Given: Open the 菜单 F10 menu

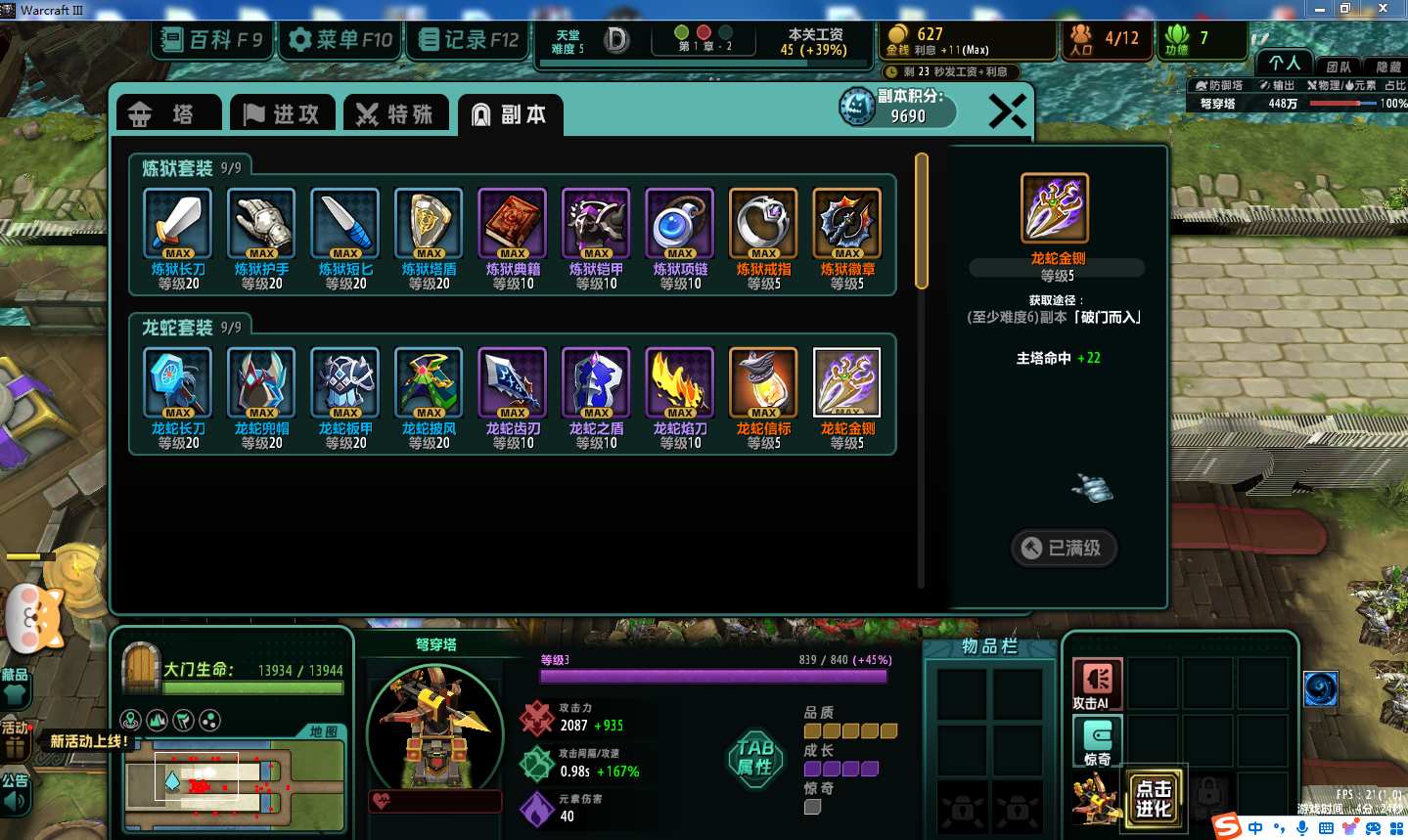Looking at the screenshot, I should pos(341,40).
